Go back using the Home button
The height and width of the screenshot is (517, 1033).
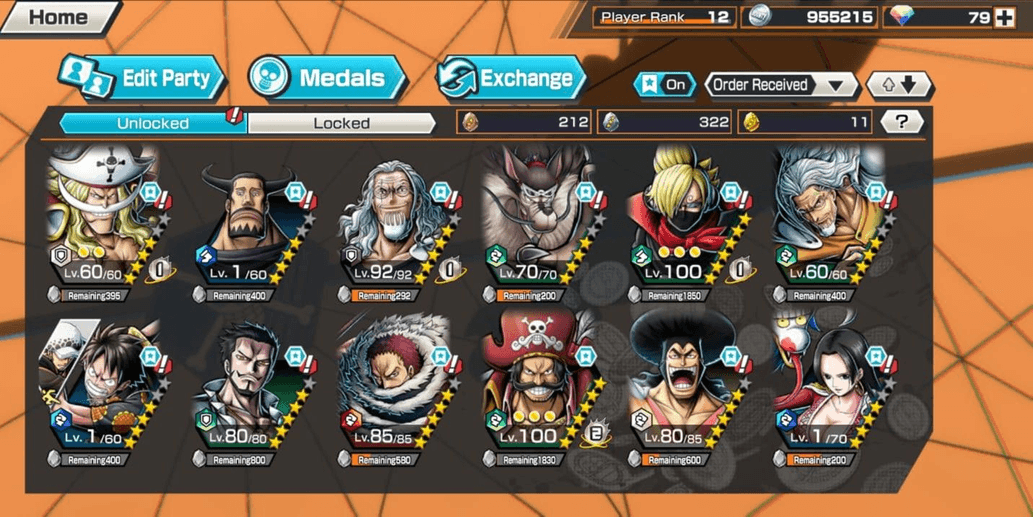56,17
